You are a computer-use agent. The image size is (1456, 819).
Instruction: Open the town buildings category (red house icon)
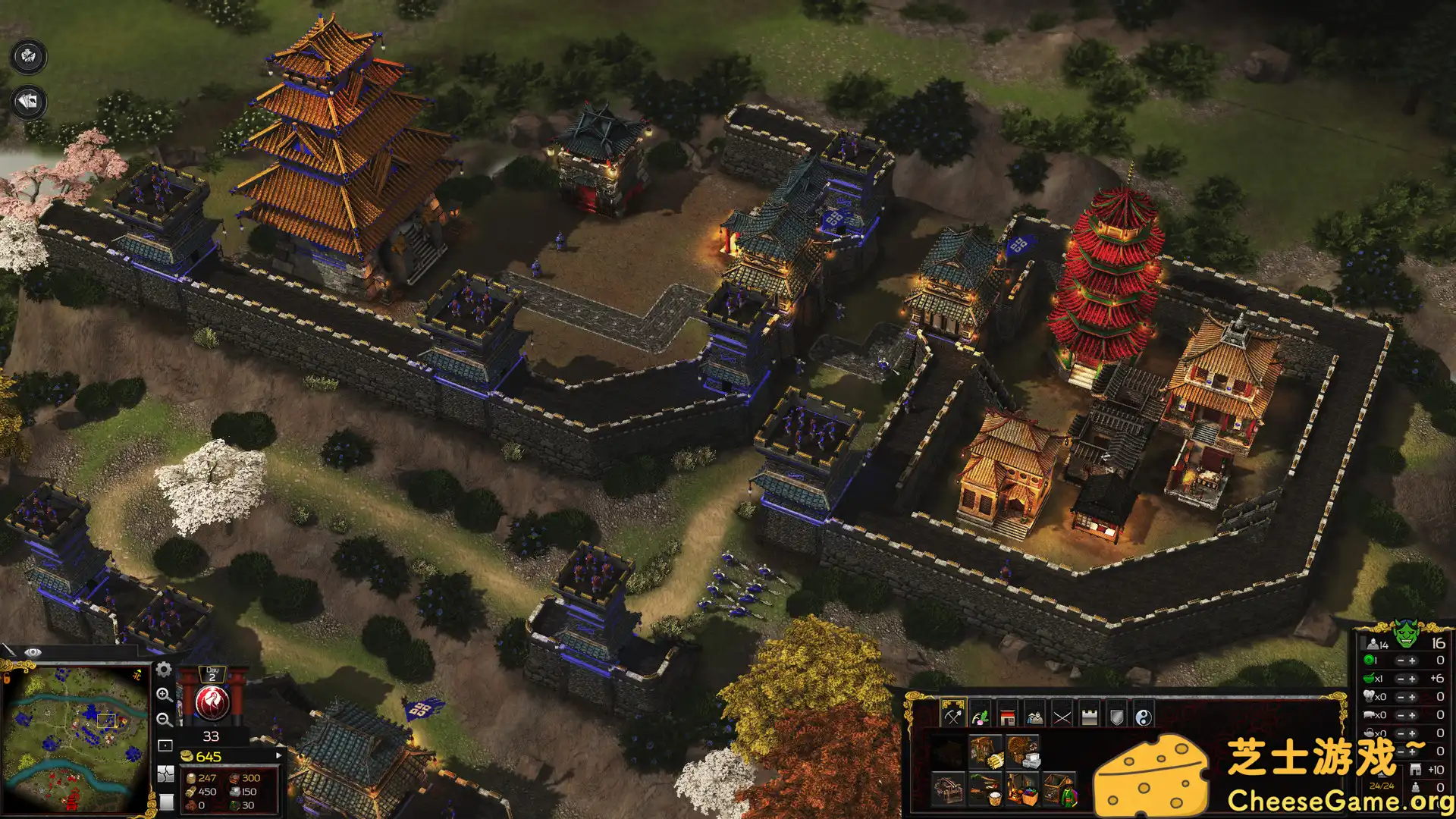click(1007, 717)
